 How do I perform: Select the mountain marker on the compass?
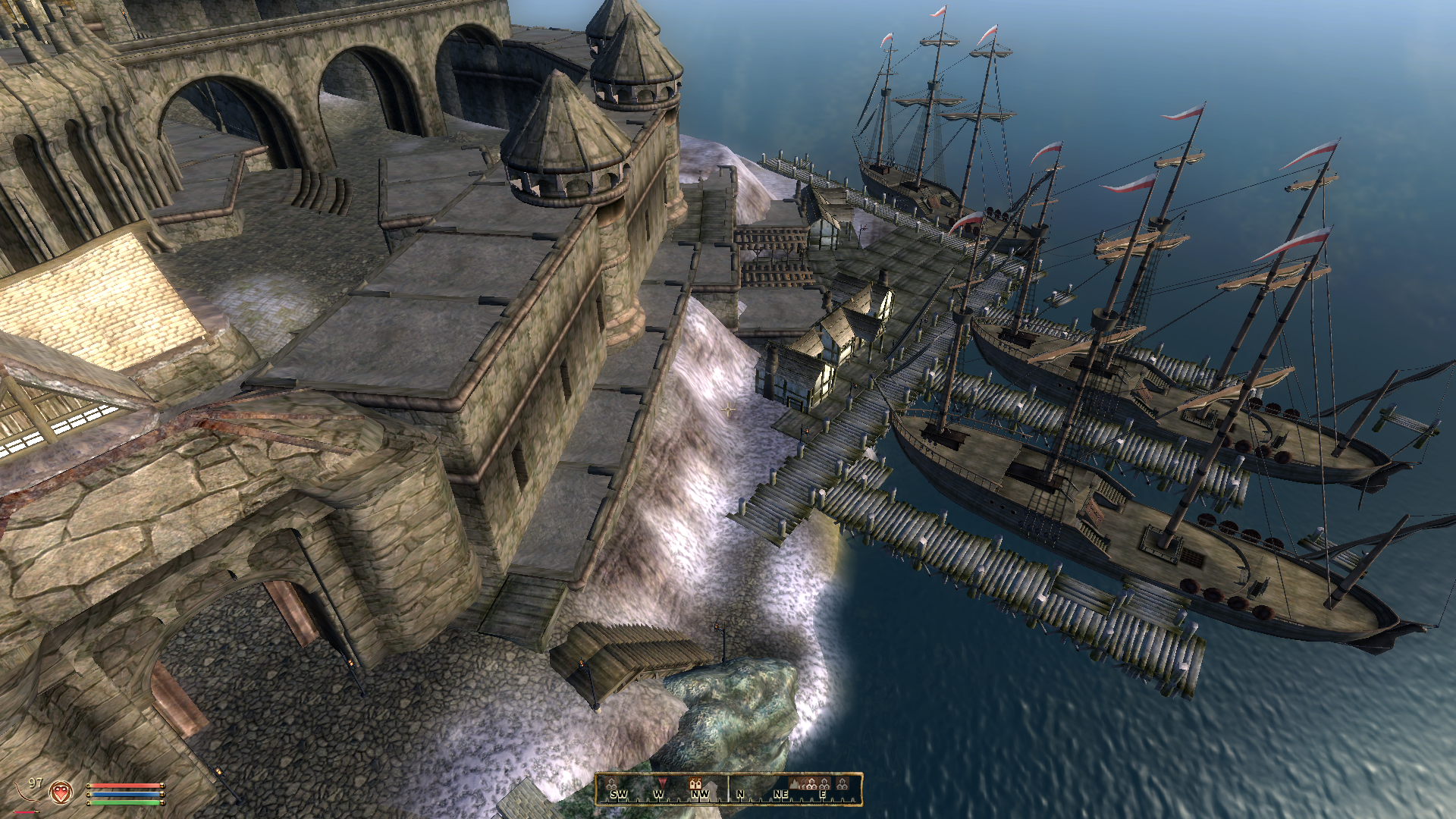(x=795, y=783)
